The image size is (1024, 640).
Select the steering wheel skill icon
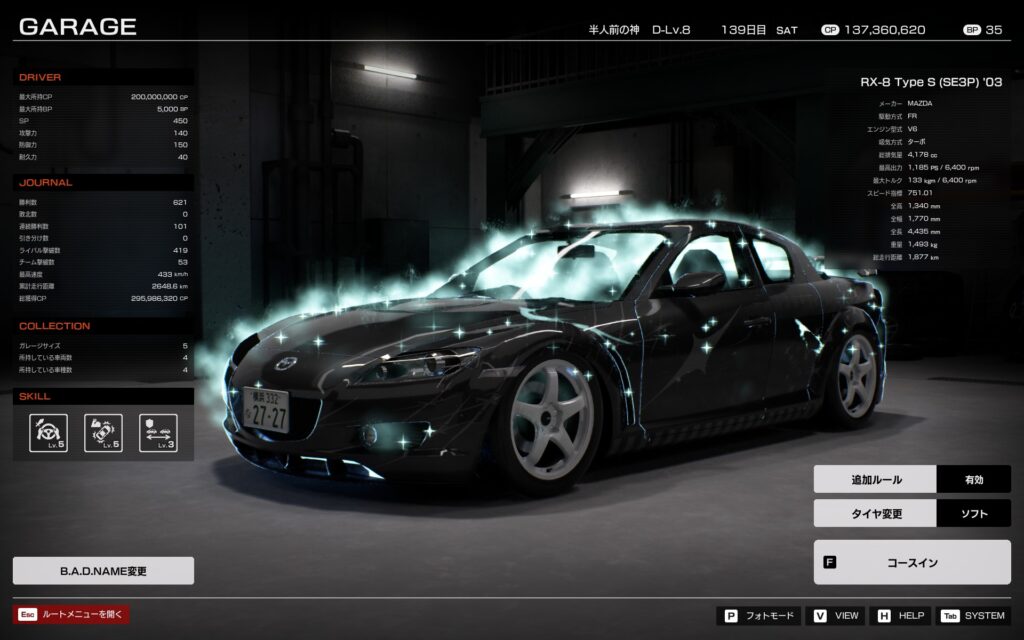(49, 433)
